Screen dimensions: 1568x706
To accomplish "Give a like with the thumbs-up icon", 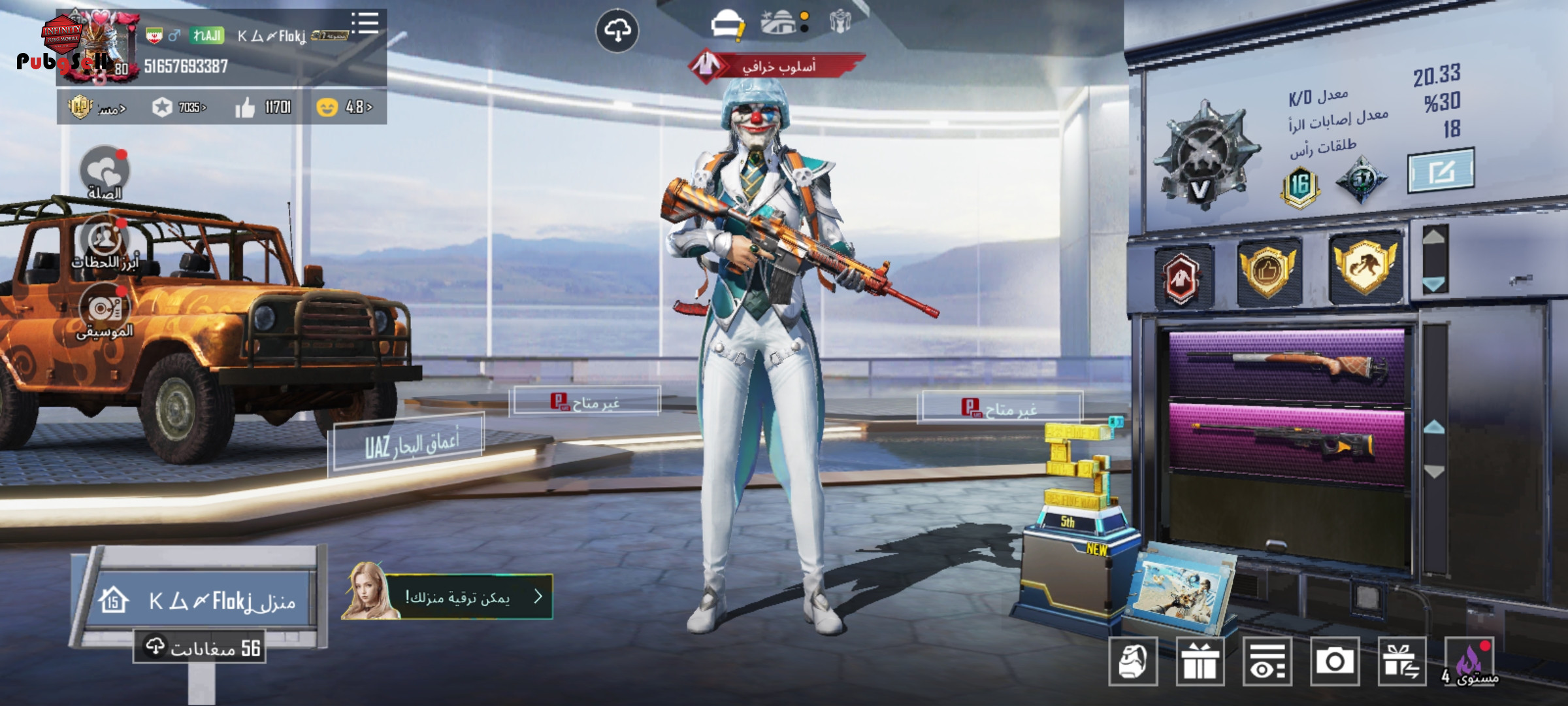I will click(x=245, y=107).
